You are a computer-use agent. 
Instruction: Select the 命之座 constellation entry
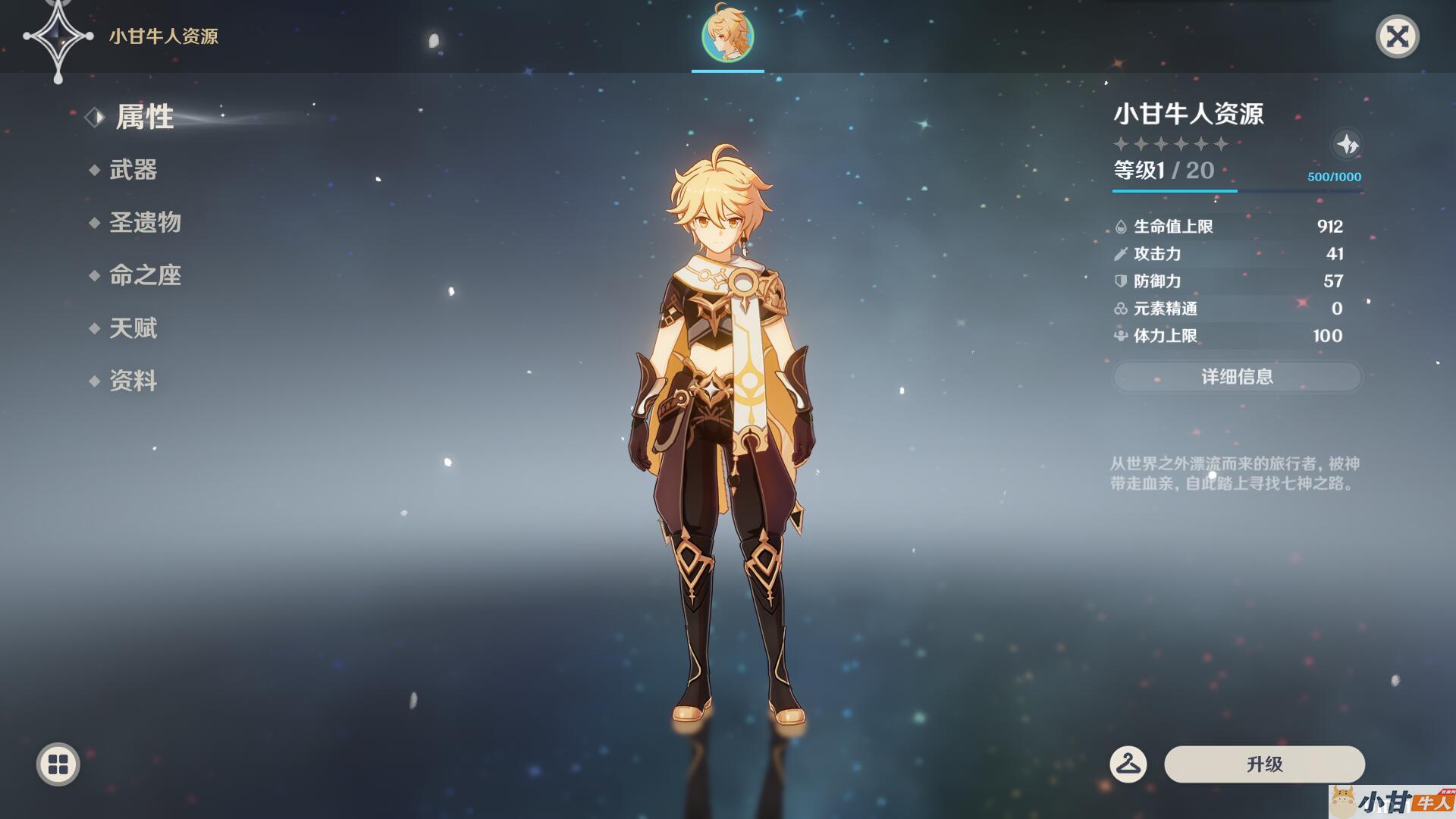tap(145, 275)
